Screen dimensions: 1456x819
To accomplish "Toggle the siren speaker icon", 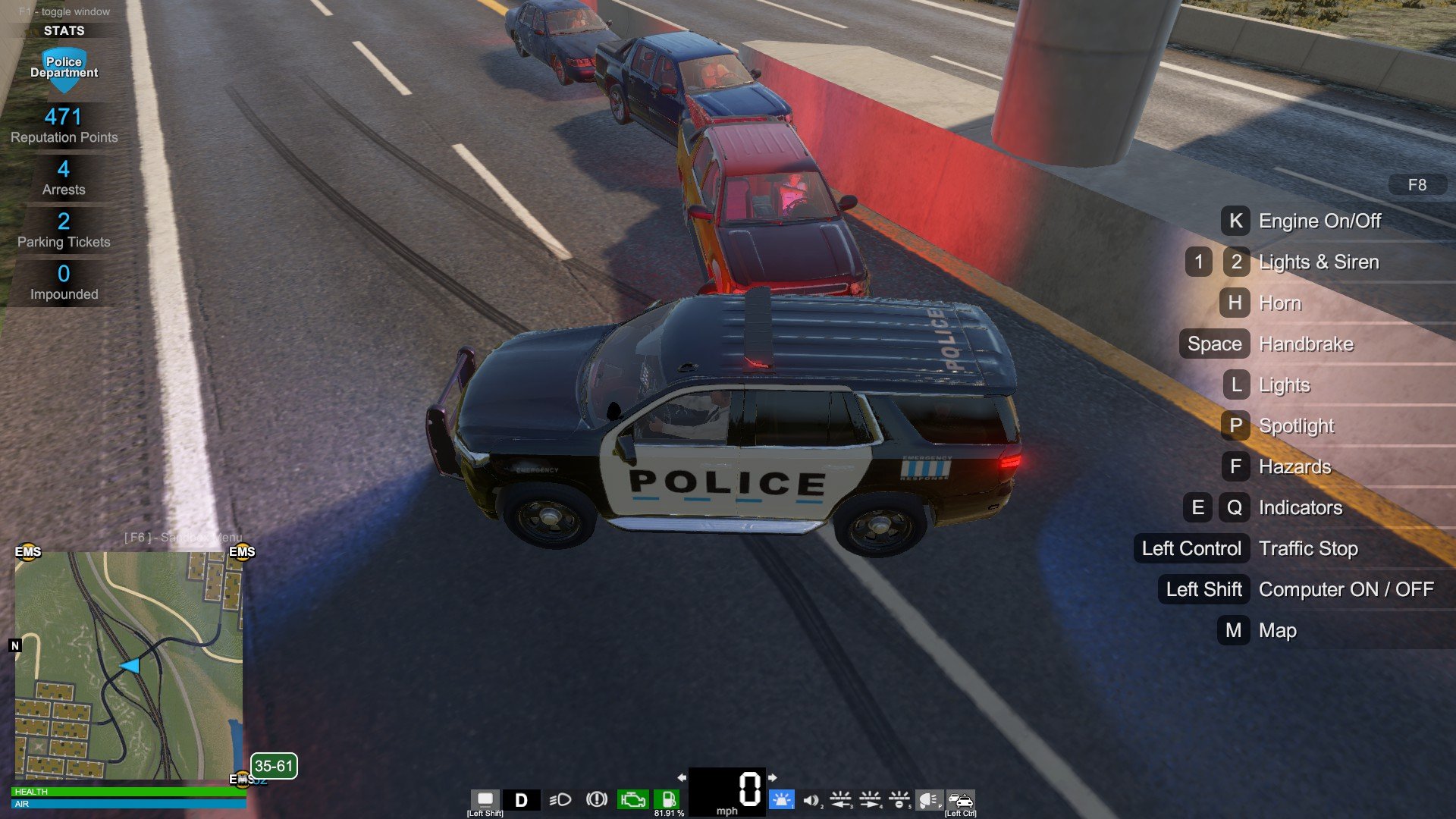I will (811, 800).
